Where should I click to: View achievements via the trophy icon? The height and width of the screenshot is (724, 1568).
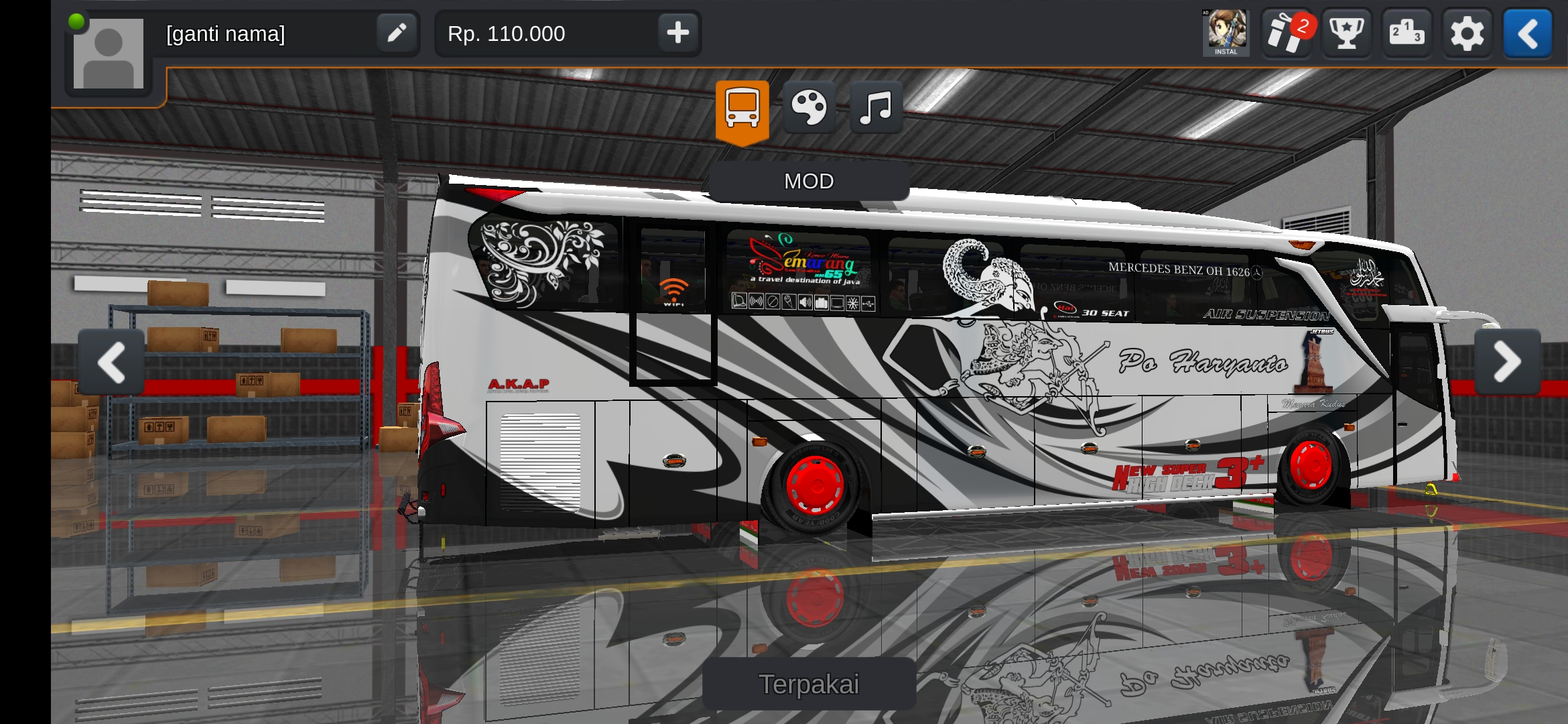(x=1346, y=32)
